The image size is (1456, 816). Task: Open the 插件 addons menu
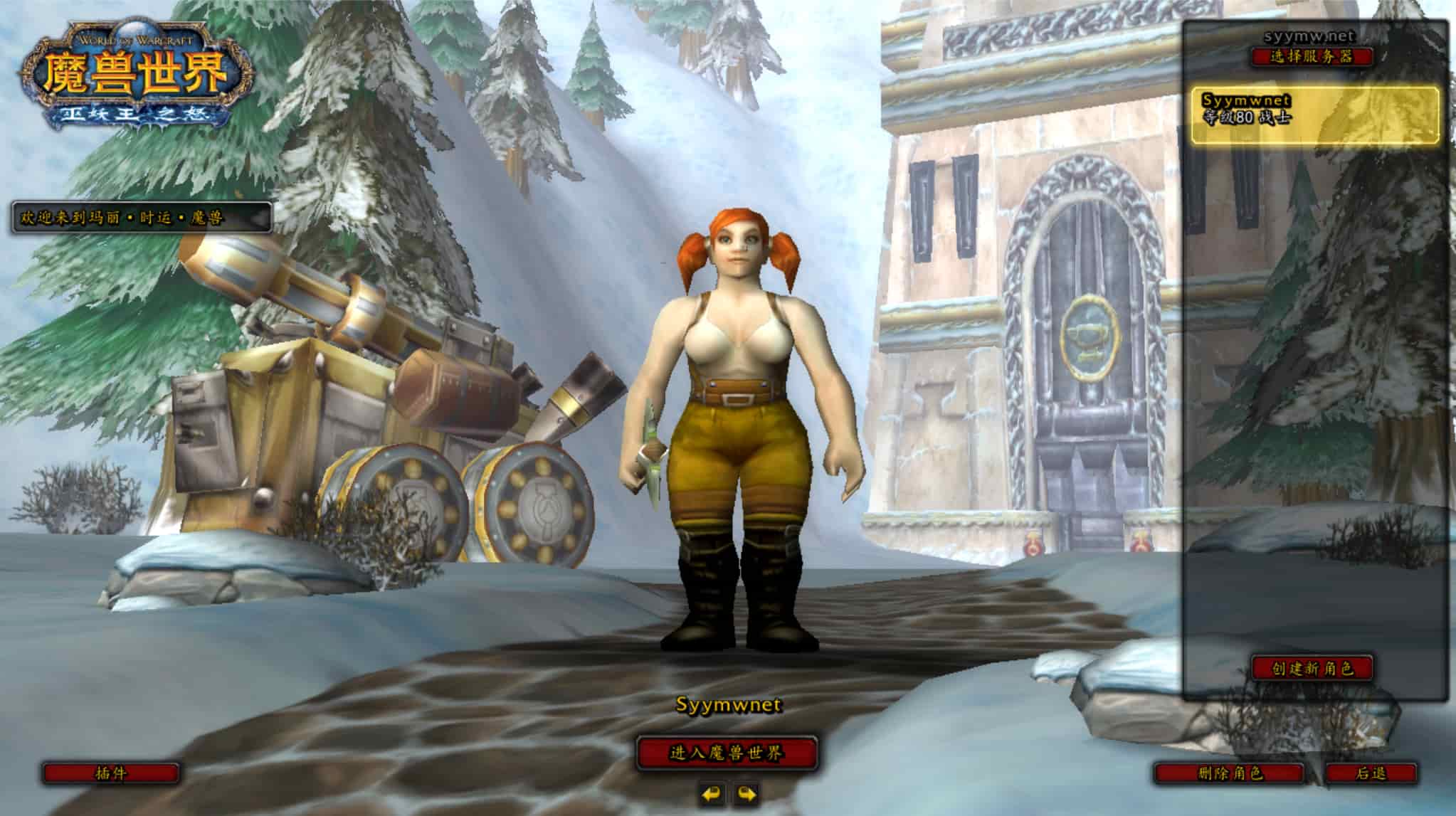tap(111, 773)
